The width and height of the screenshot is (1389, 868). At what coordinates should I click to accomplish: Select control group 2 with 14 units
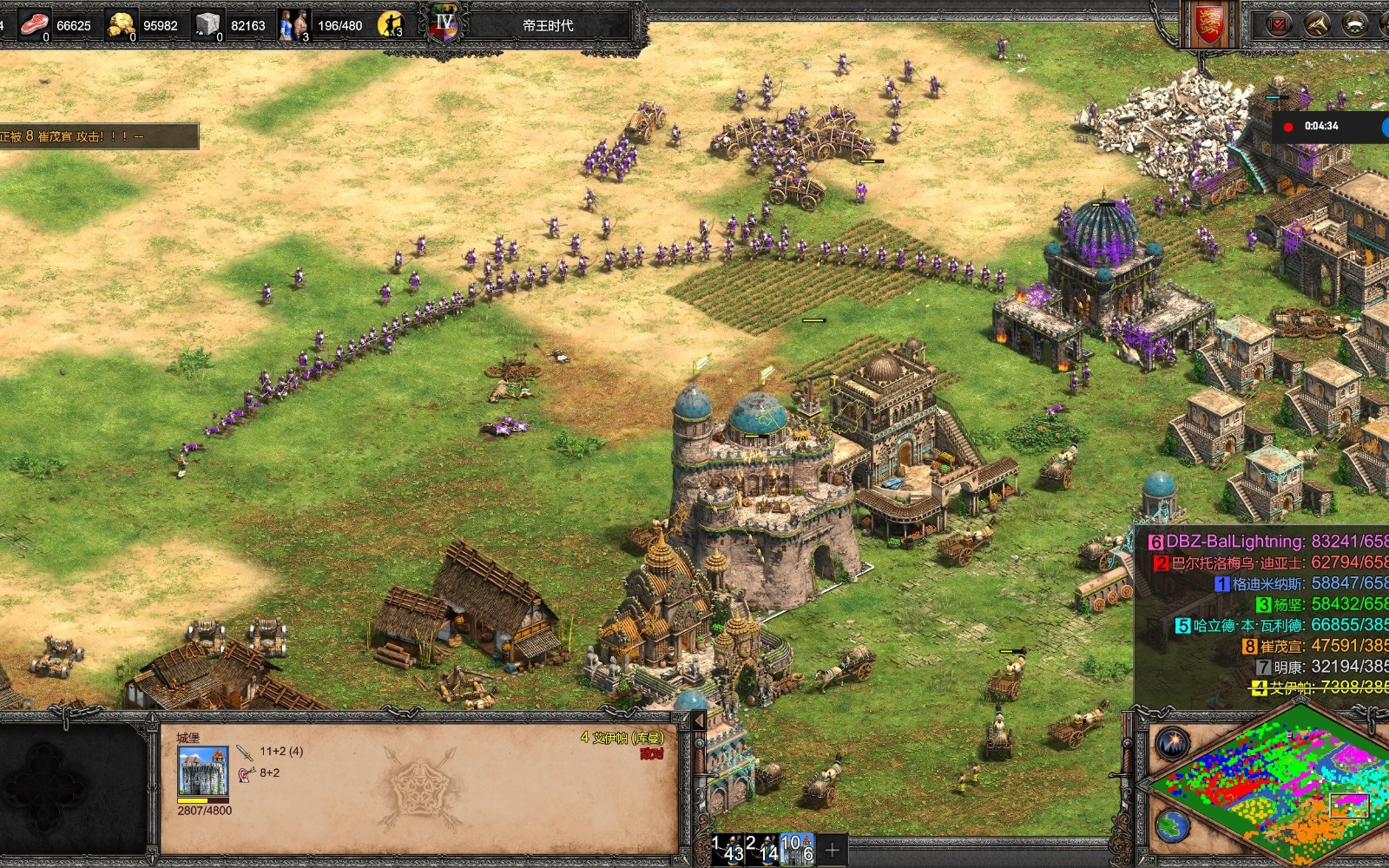[763, 849]
